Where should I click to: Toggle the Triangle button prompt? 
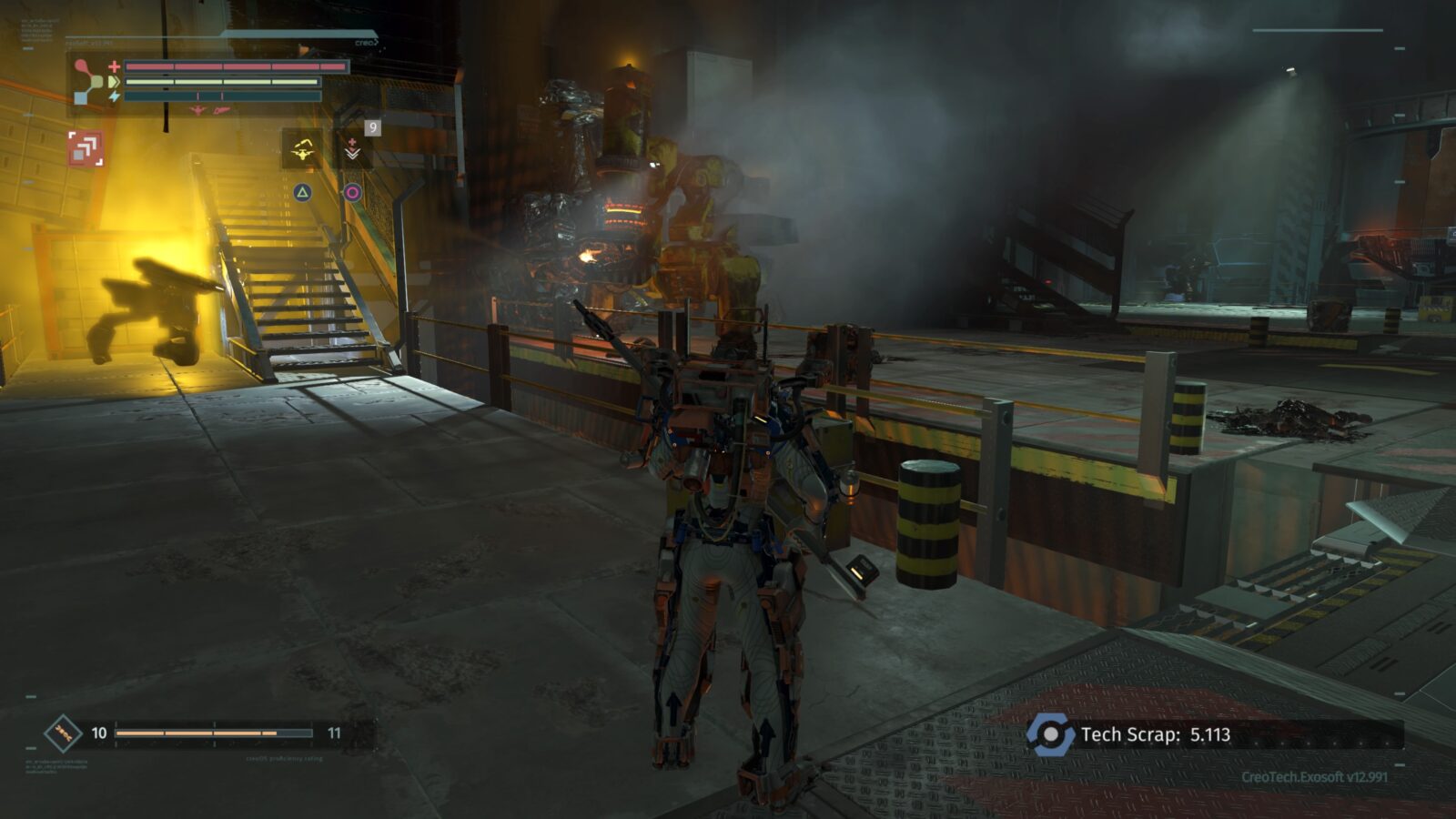pyautogui.click(x=303, y=190)
